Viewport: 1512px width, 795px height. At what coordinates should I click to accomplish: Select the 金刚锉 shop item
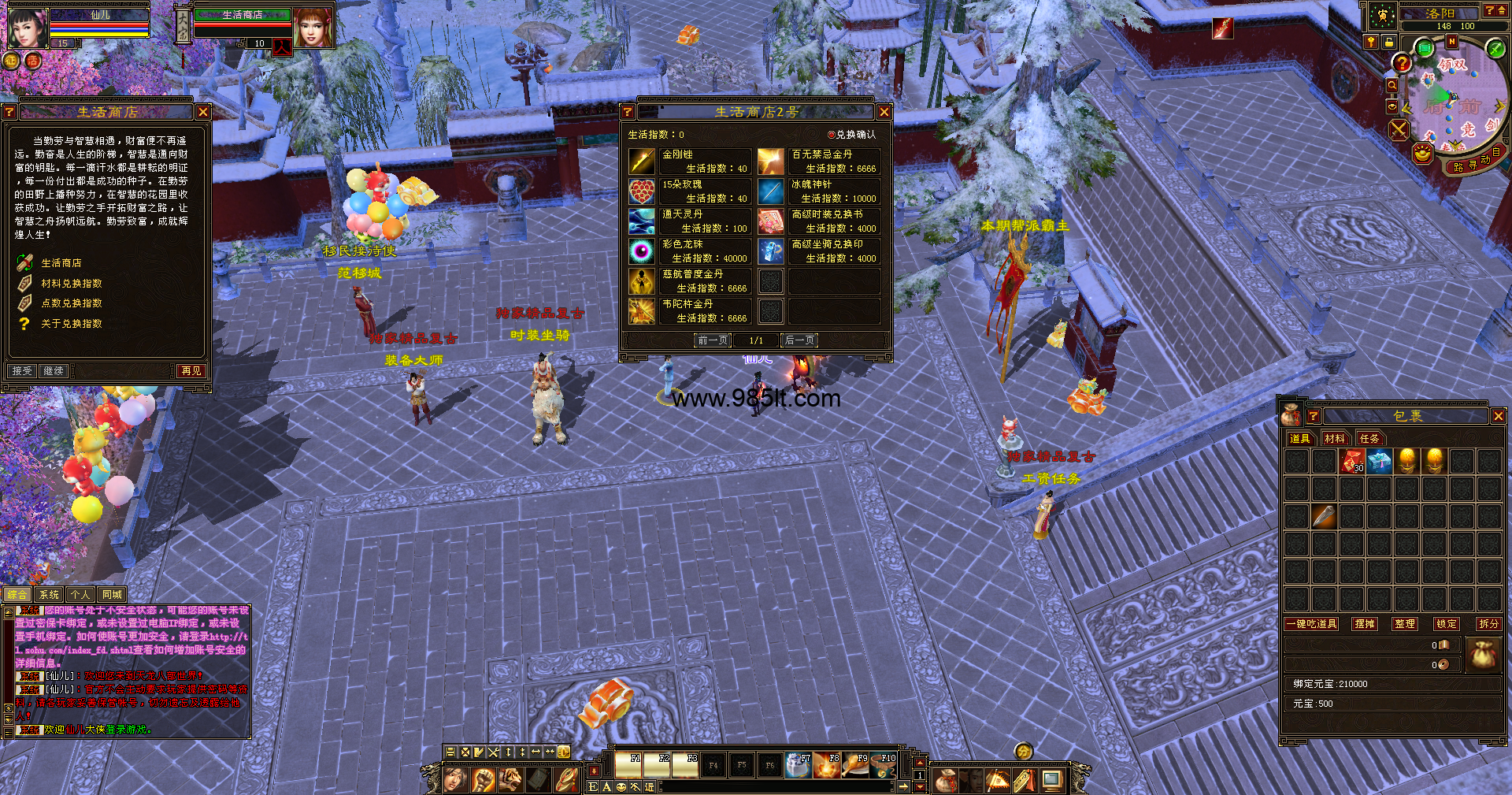point(643,162)
